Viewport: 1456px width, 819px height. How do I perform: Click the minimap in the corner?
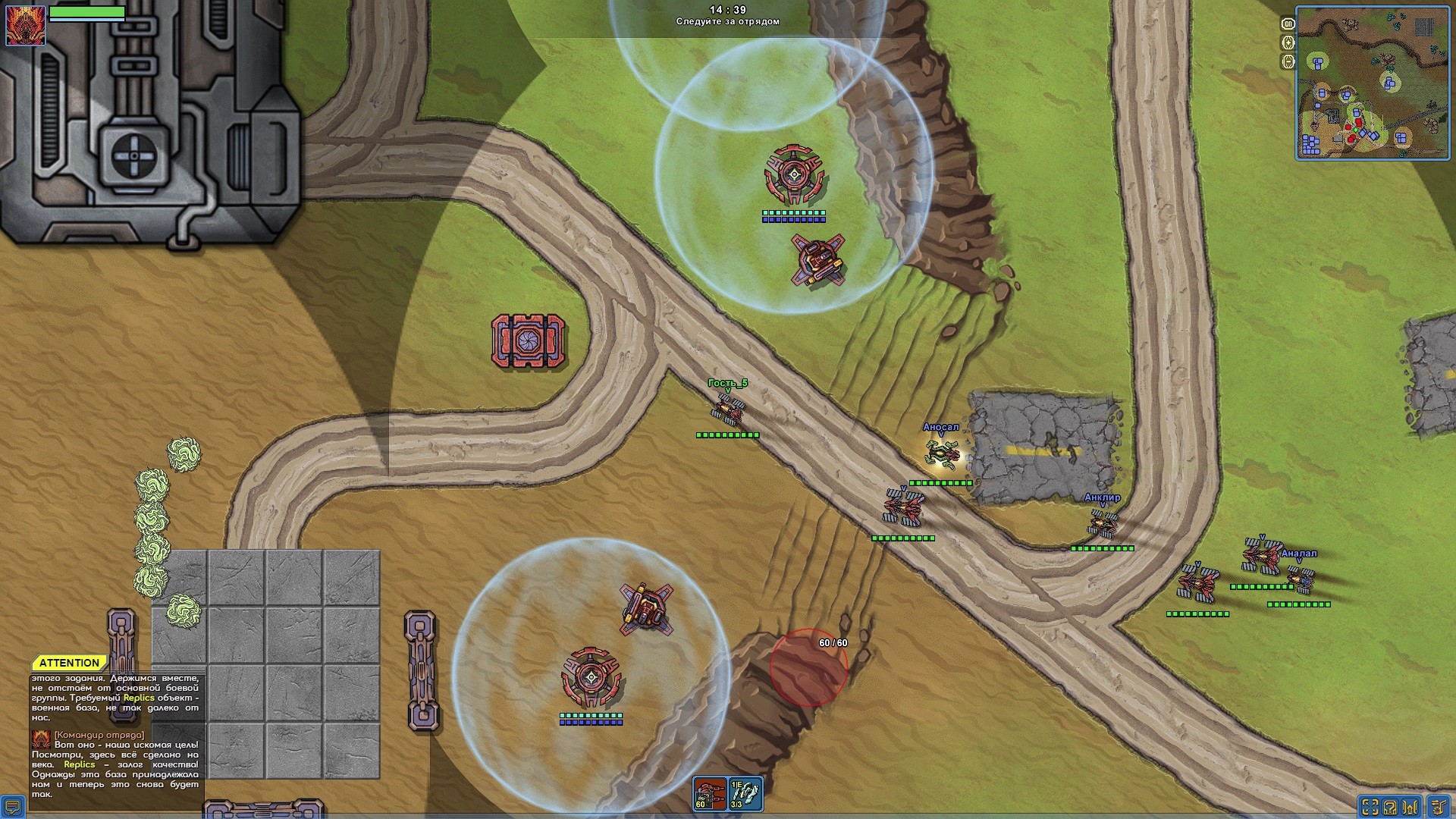[1373, 86]
